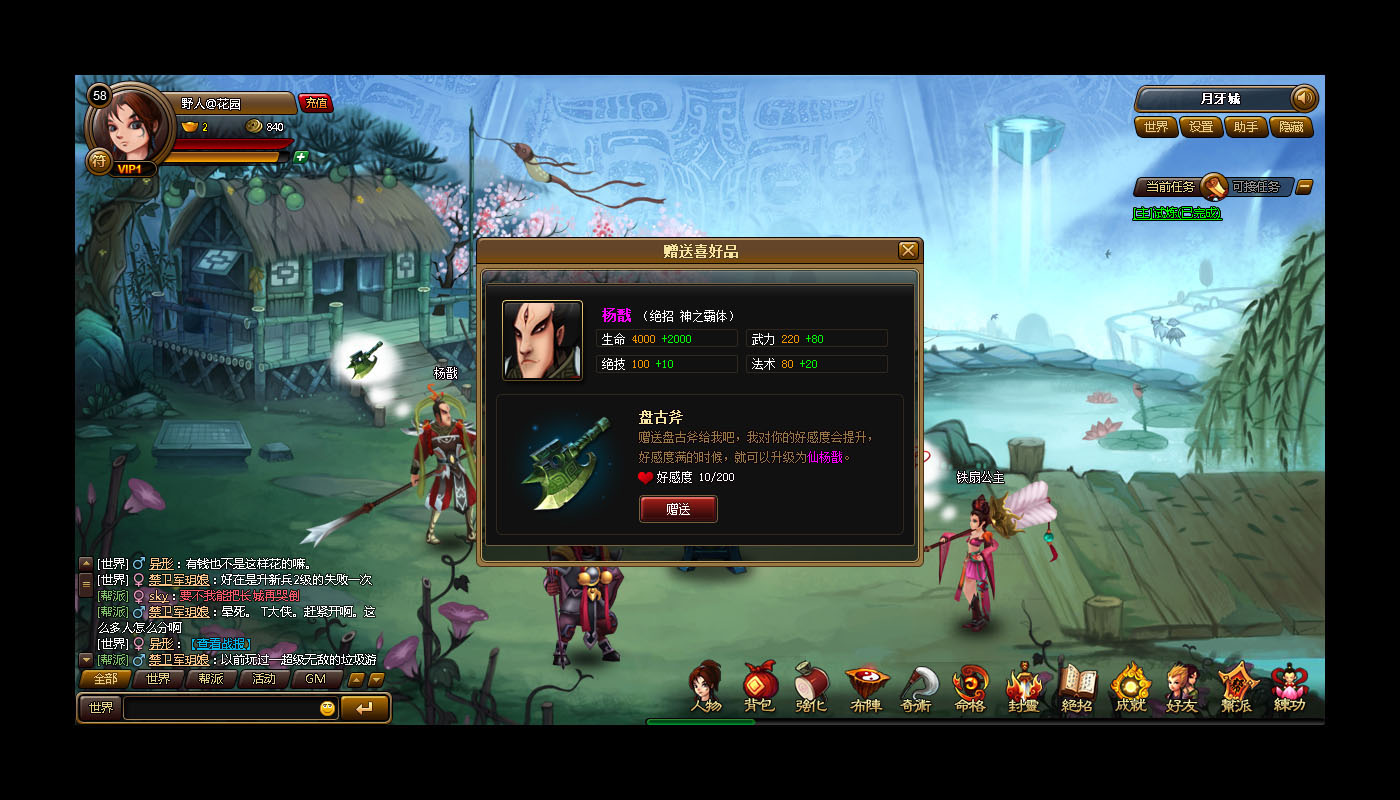Switch chat to the 帮派 tab
Image resolution: width=1400 pixels, height=800 pixels.
(x=211, y=679)
